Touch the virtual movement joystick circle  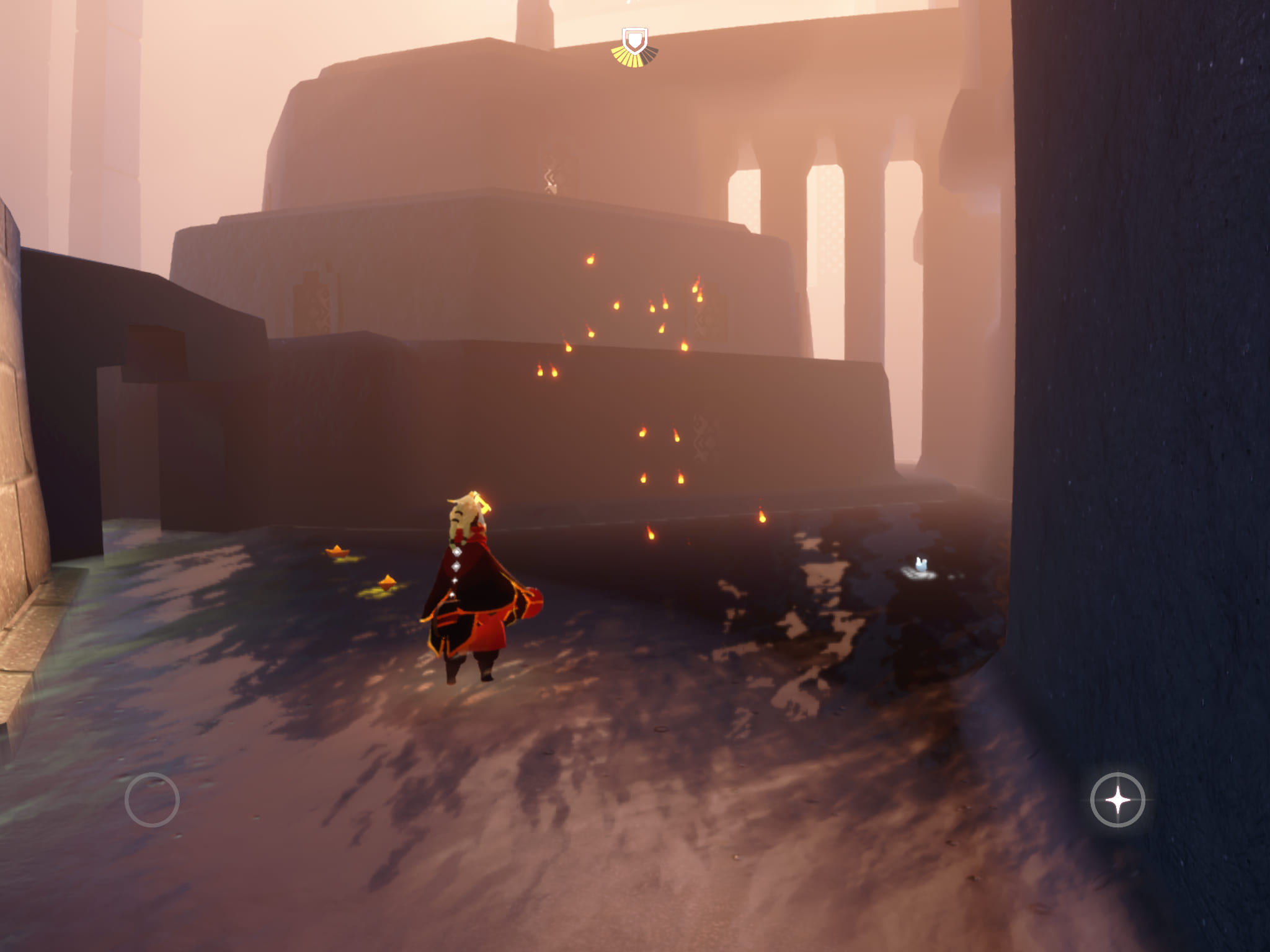[152, 800]
